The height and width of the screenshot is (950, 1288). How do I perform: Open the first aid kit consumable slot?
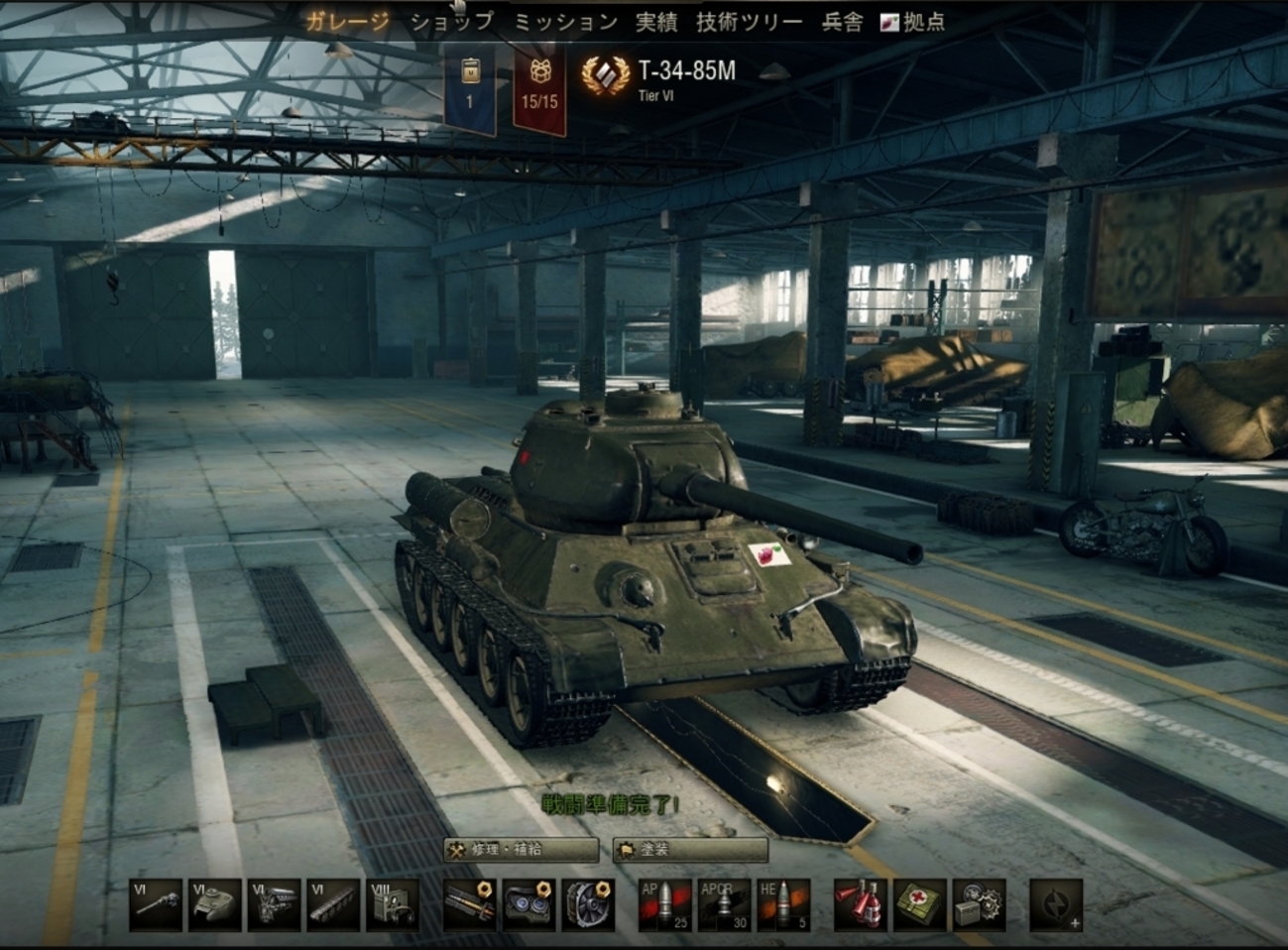tap(920, 904)
